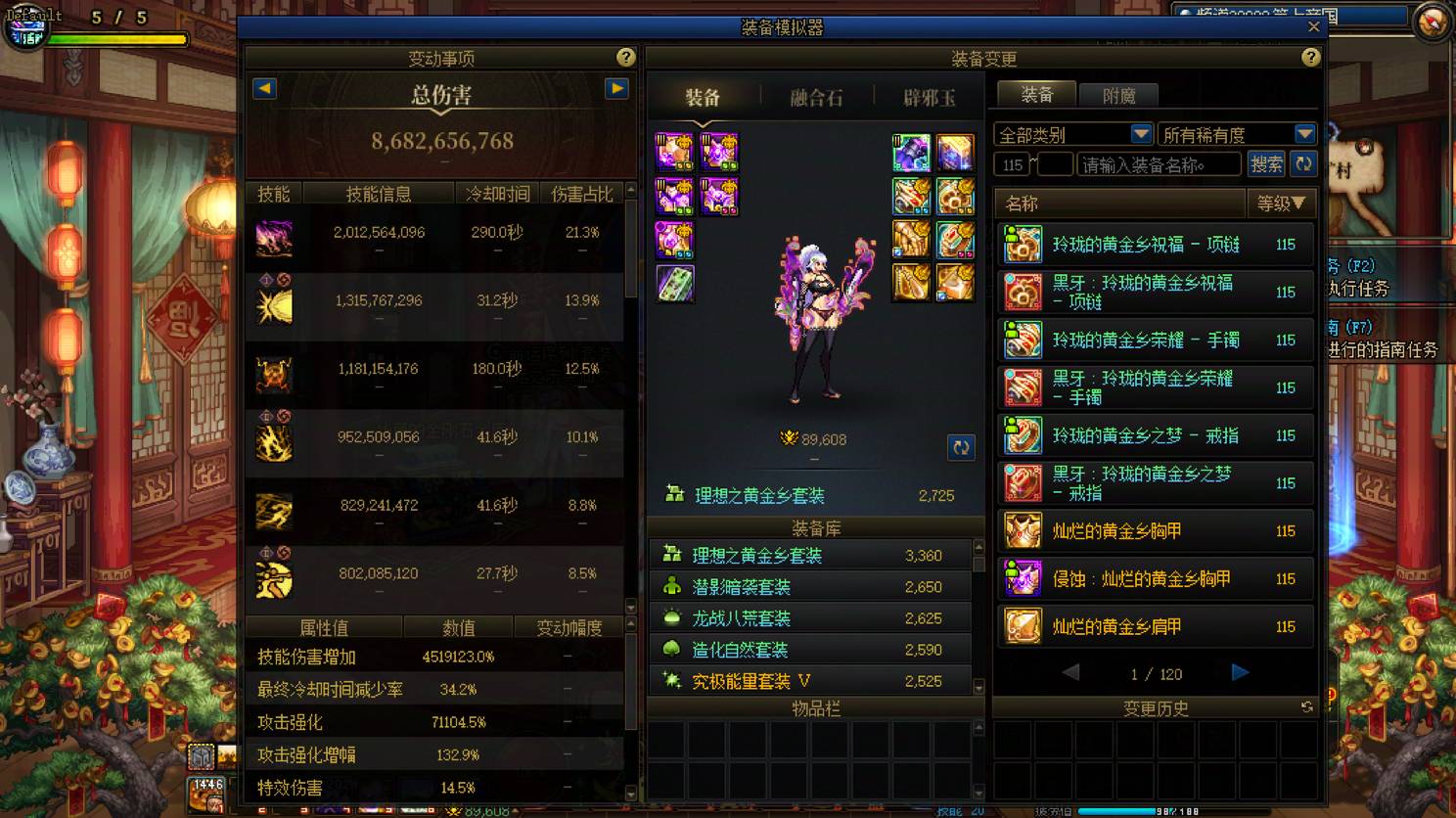This screenshot has height=818, width=1456.
Task: Click the refresh icon next to 搜索 button
Action: click(x=1302, y=163)
